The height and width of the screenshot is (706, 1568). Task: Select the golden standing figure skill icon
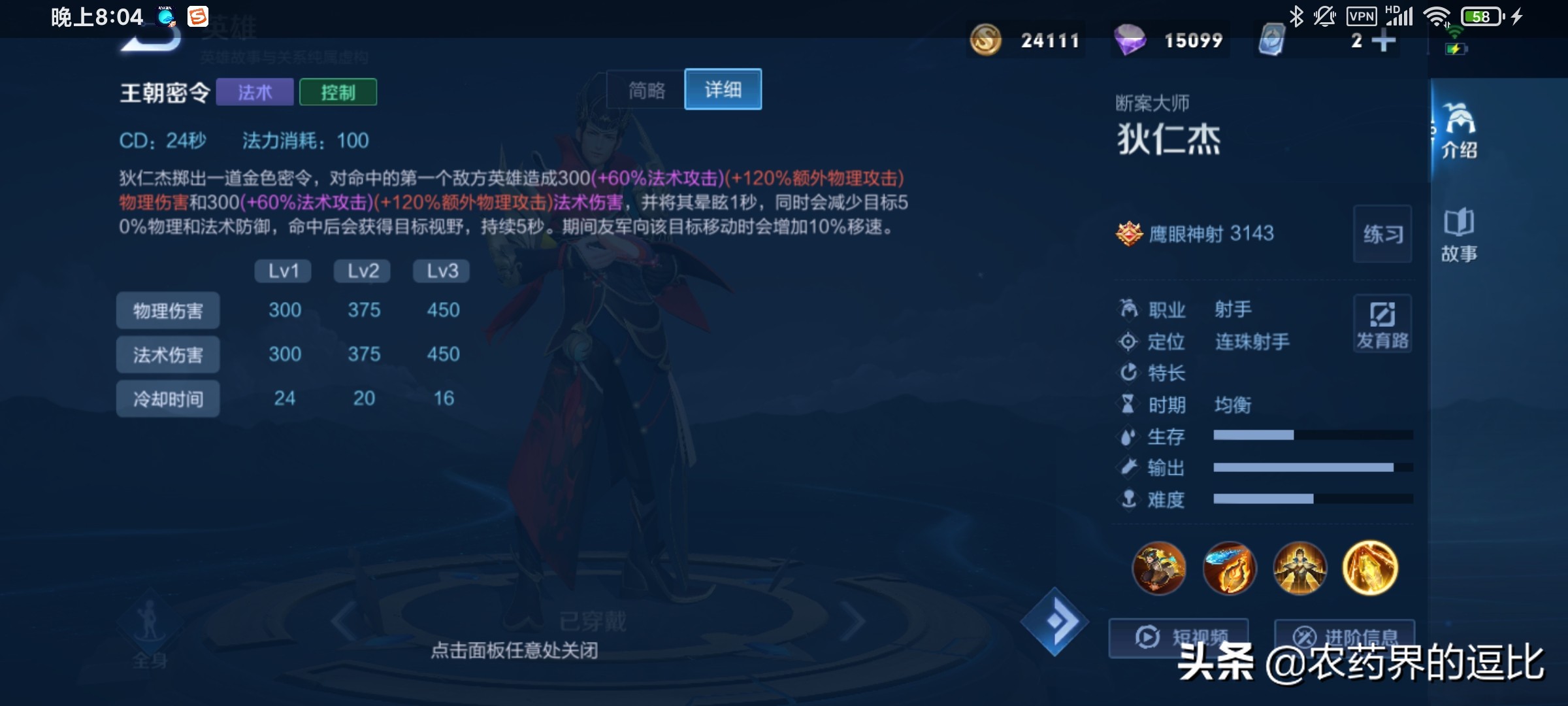[1299, 568]
